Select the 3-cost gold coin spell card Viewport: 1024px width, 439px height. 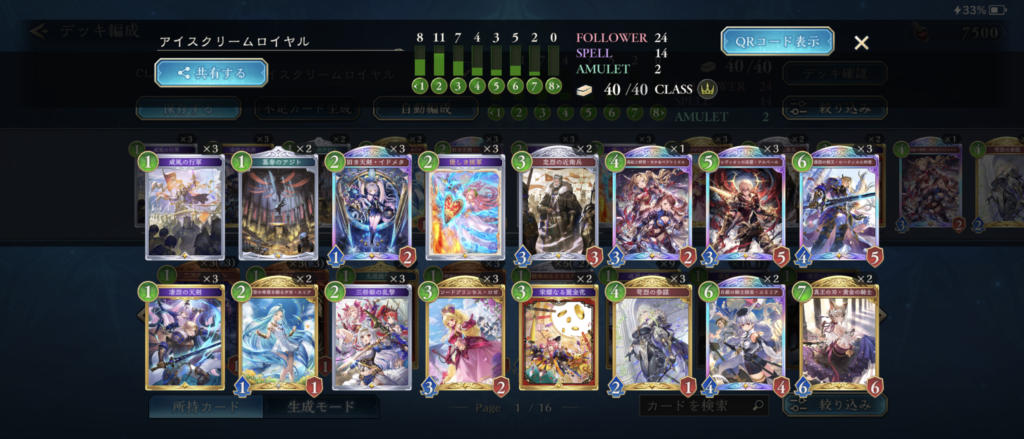pyautogui.click(x=558, y=337)
